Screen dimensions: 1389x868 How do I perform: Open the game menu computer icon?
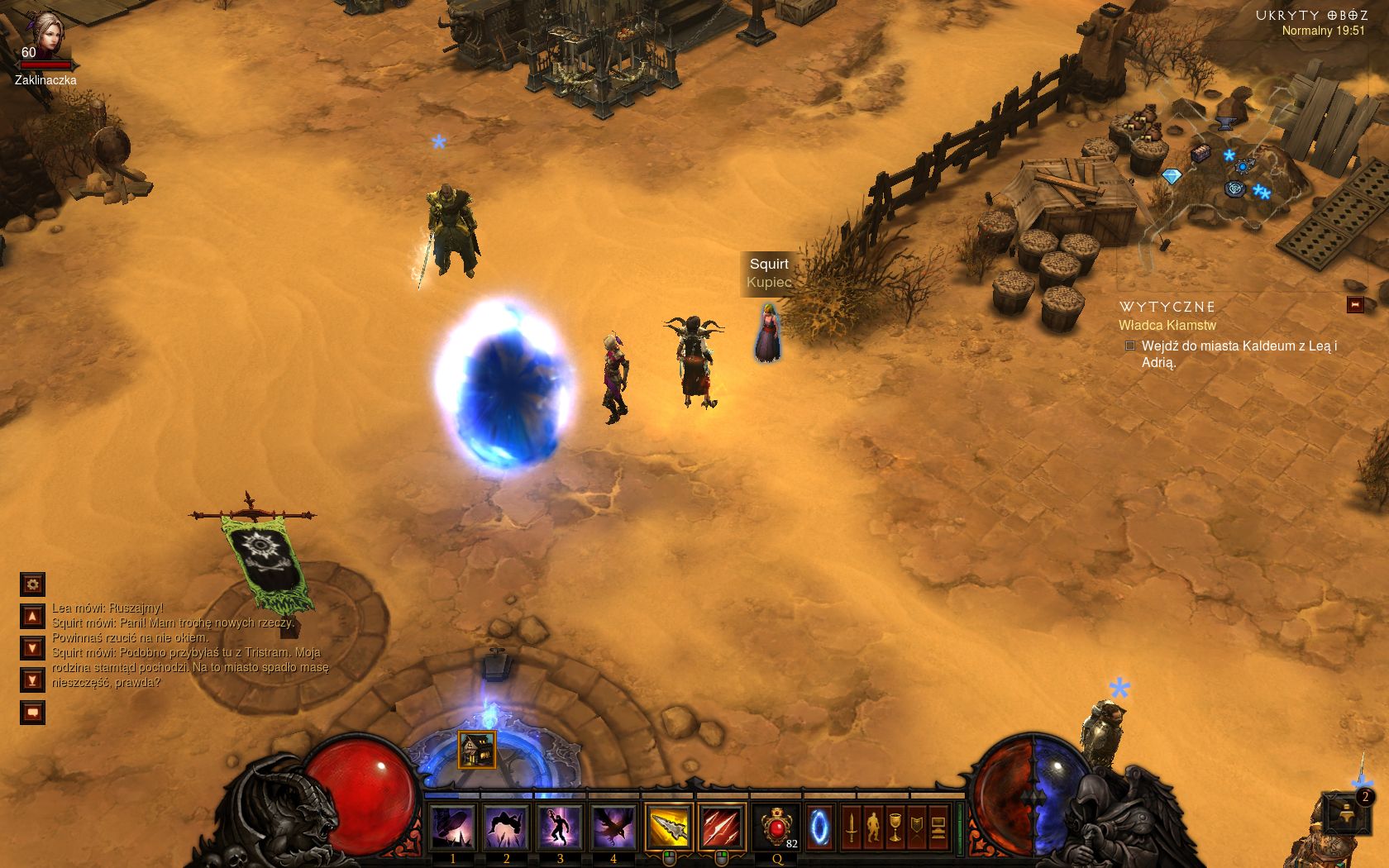click(938, 827)
